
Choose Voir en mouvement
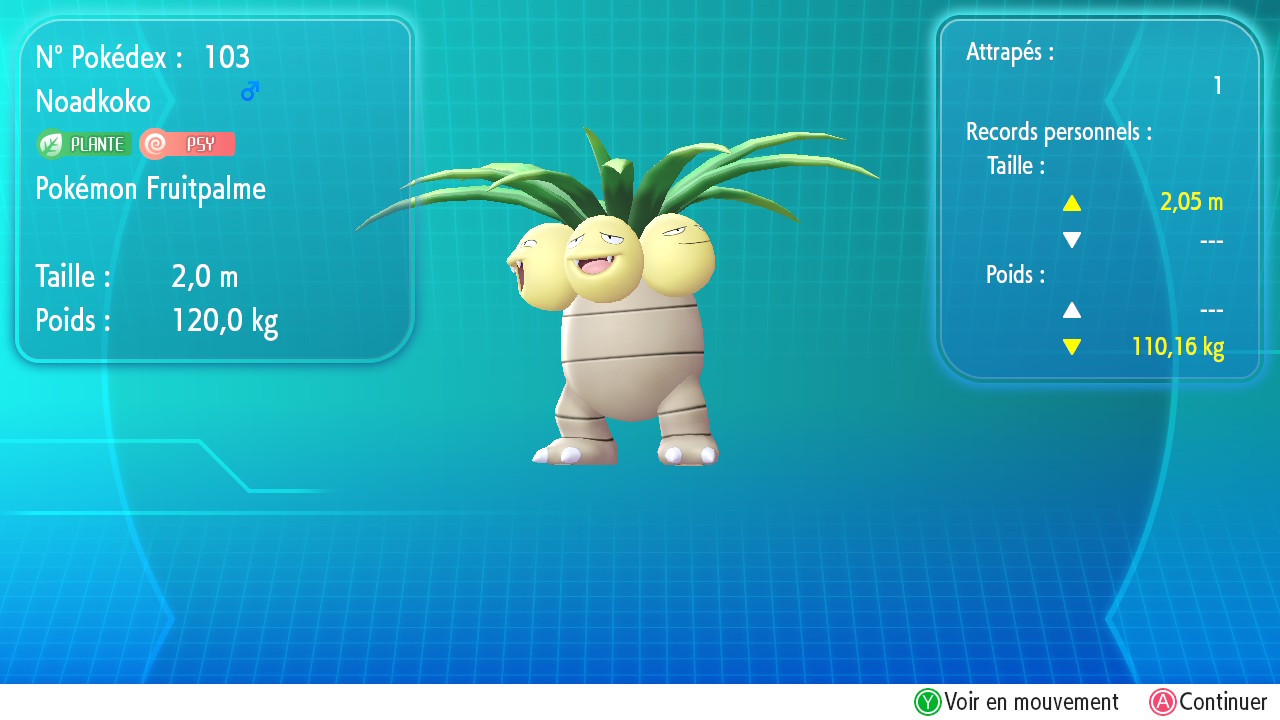(x=1016, y=702)
